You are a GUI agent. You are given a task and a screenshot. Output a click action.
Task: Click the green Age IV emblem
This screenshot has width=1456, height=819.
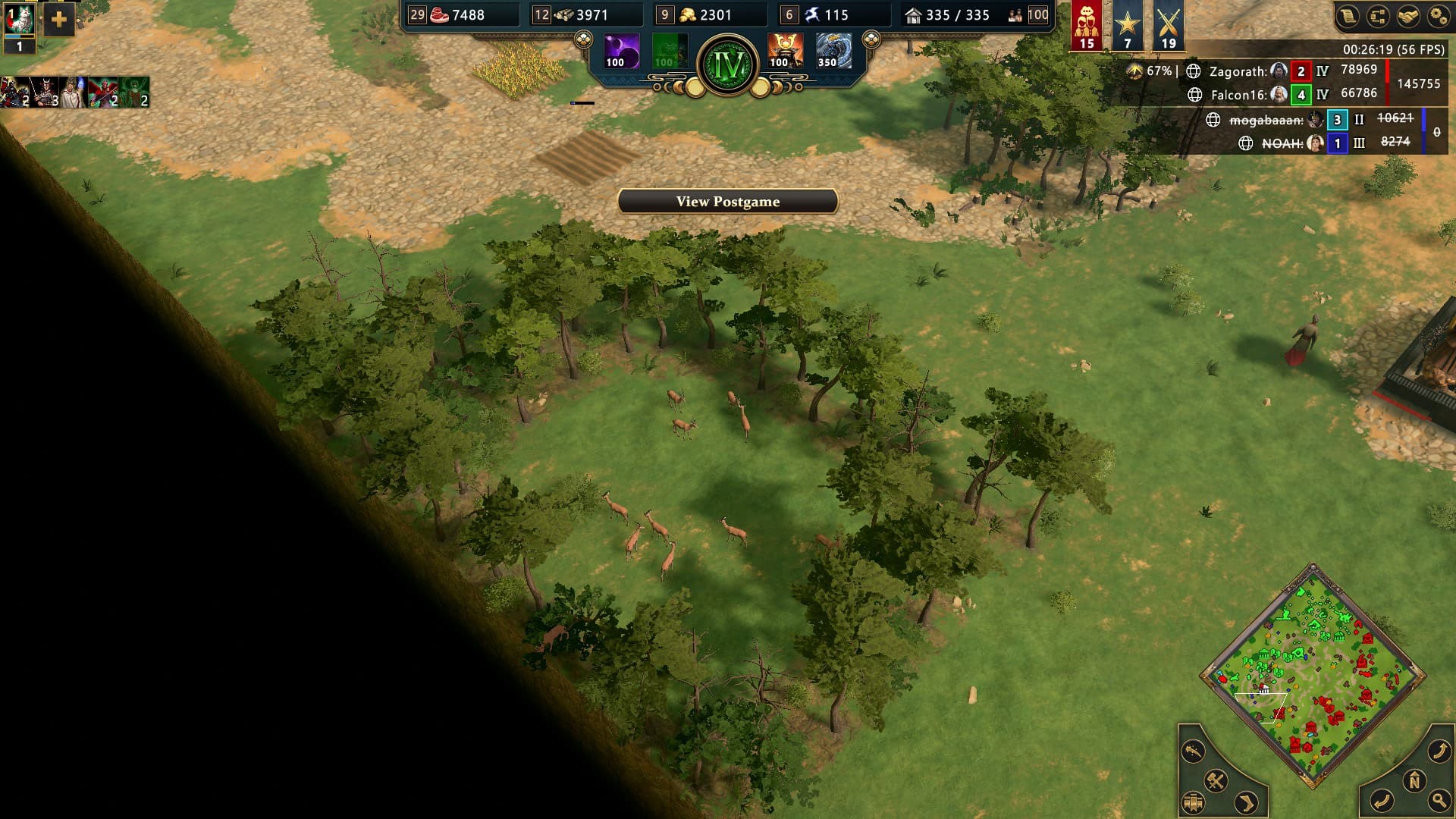point(728,66)
